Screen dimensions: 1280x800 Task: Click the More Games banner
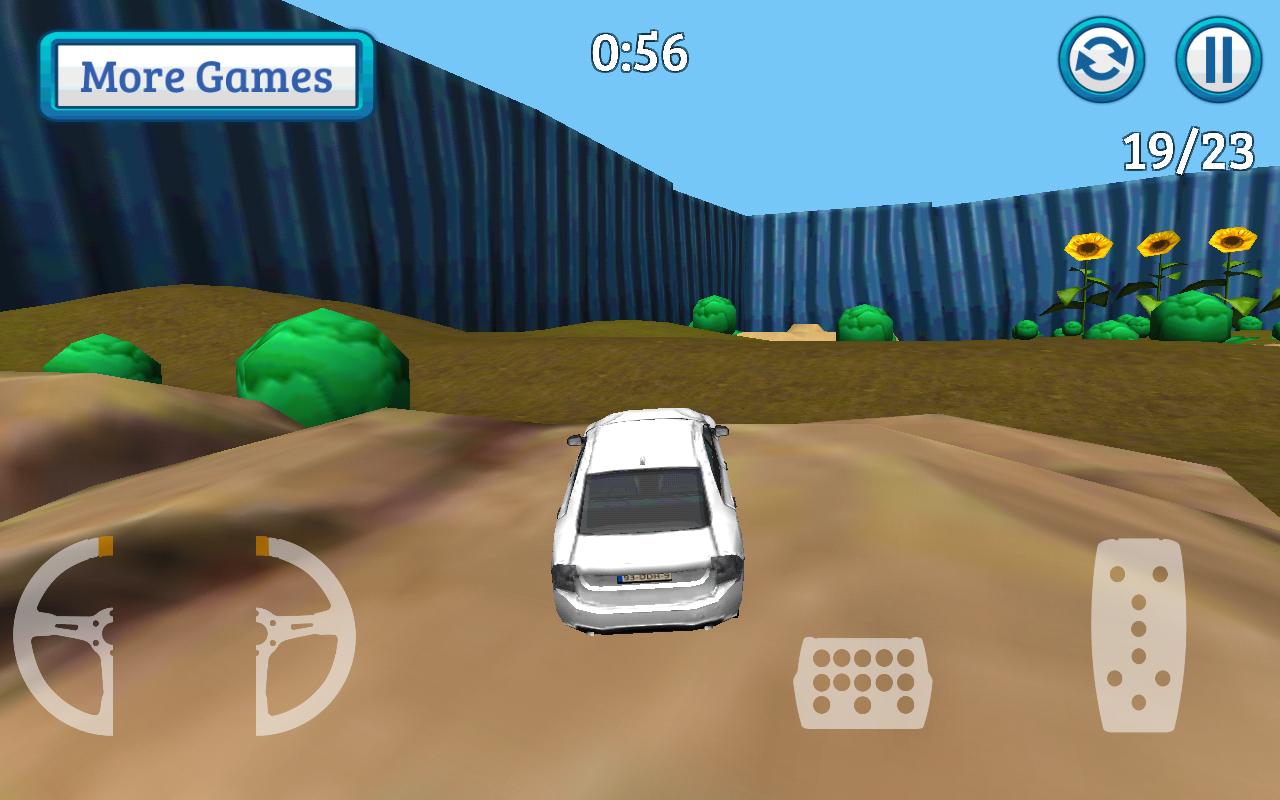click(207, 73)
